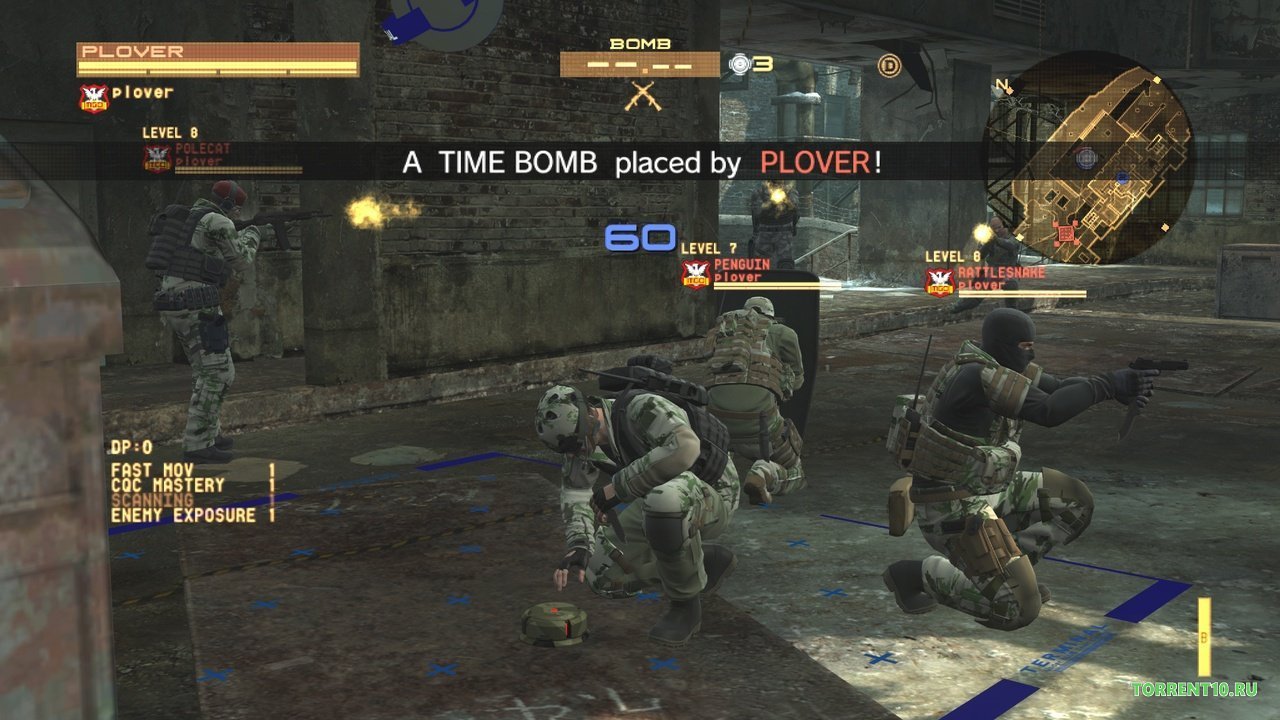
Task: Select the greyed-out SCANNING skill
Action: click(x=152, y=500)
